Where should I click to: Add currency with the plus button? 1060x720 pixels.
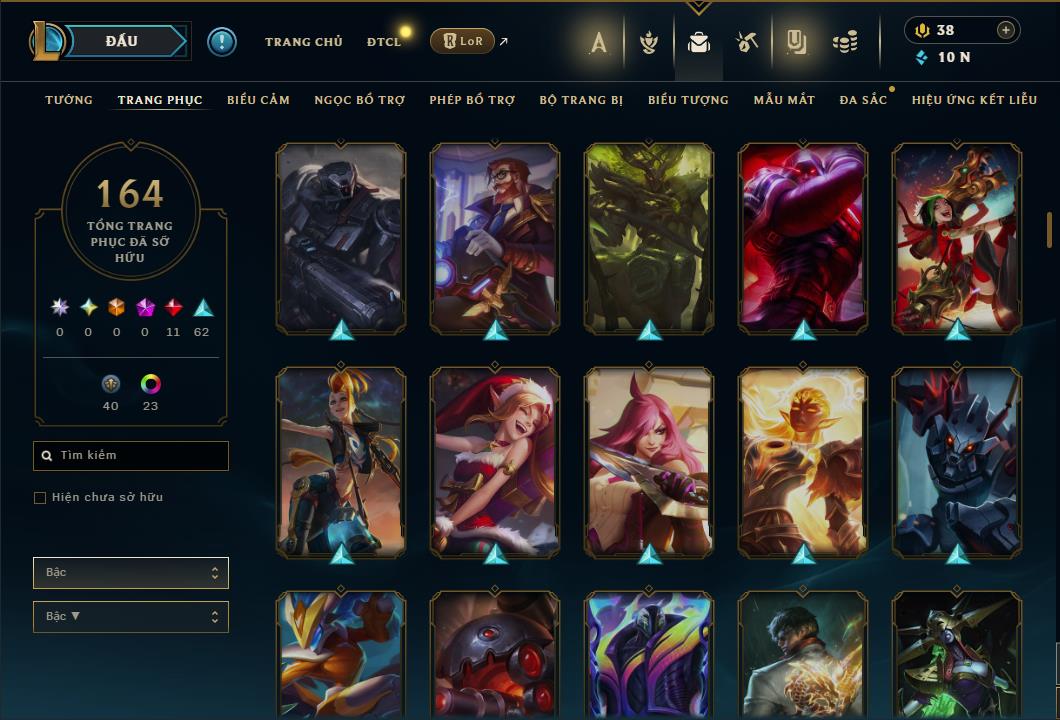point(1005,30)
